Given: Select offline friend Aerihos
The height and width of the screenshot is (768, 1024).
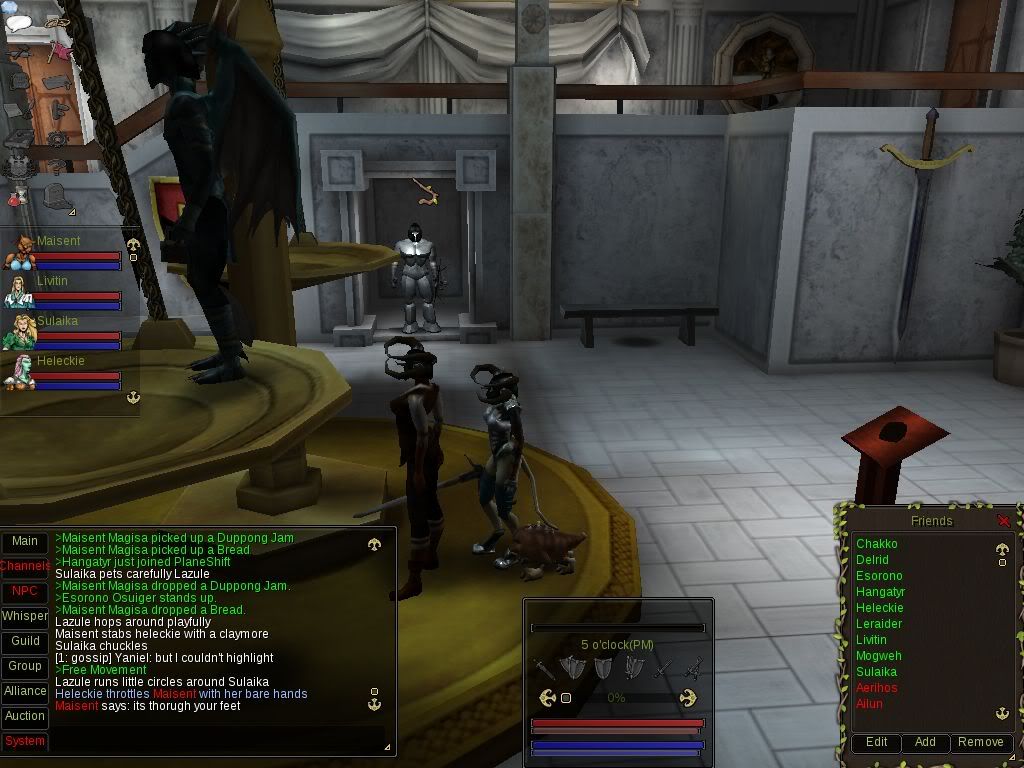Looking at the screenshot, I should (877, 688).
